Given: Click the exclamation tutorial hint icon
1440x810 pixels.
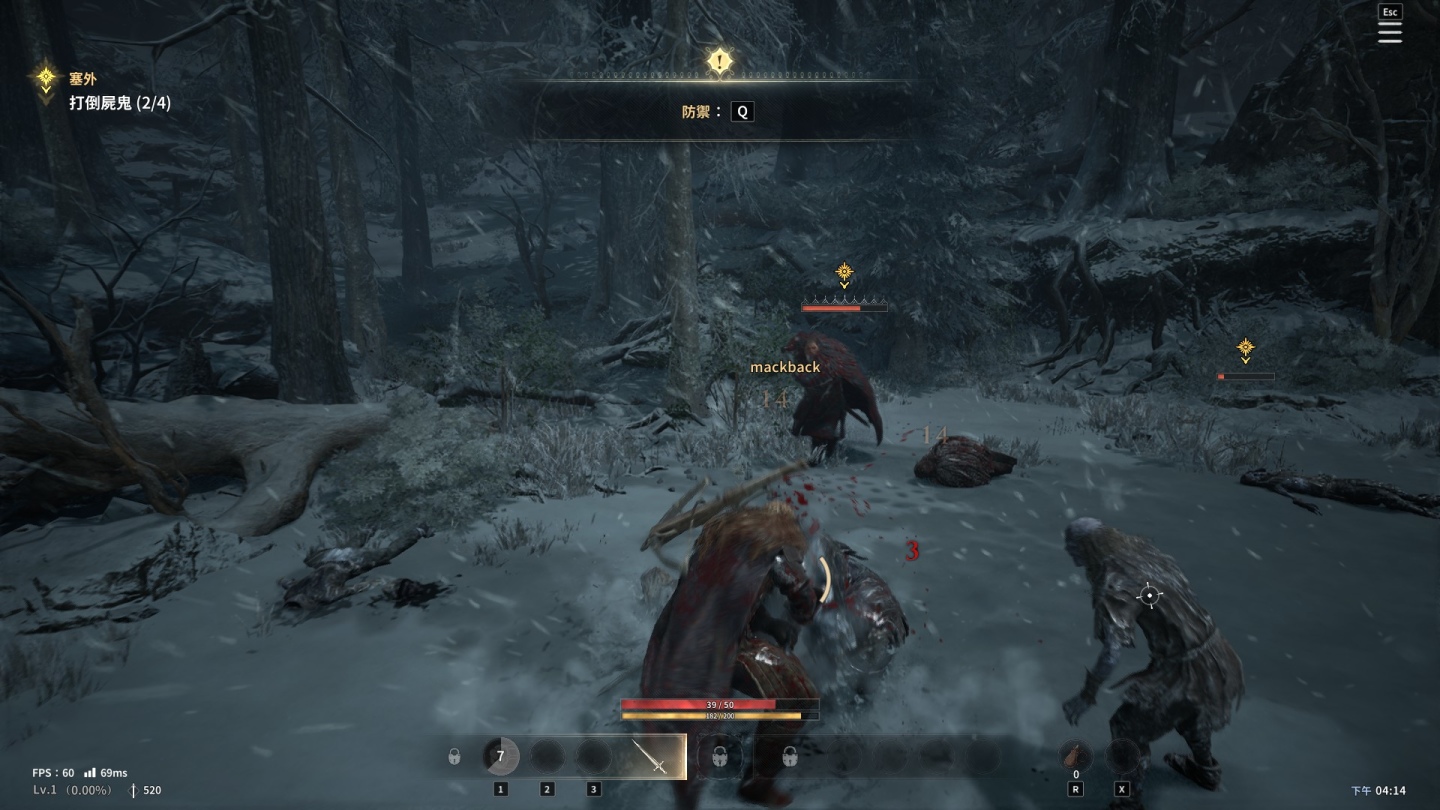Looking at the screenshot, I should click(x=720, y=61).
